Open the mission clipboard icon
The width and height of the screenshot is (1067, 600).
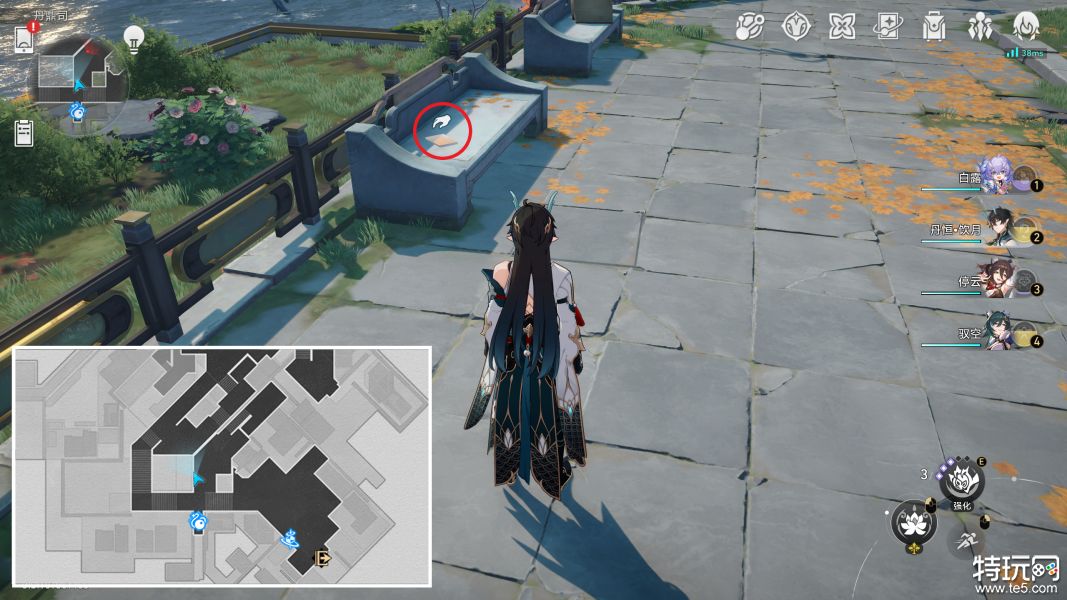[24, 132]
